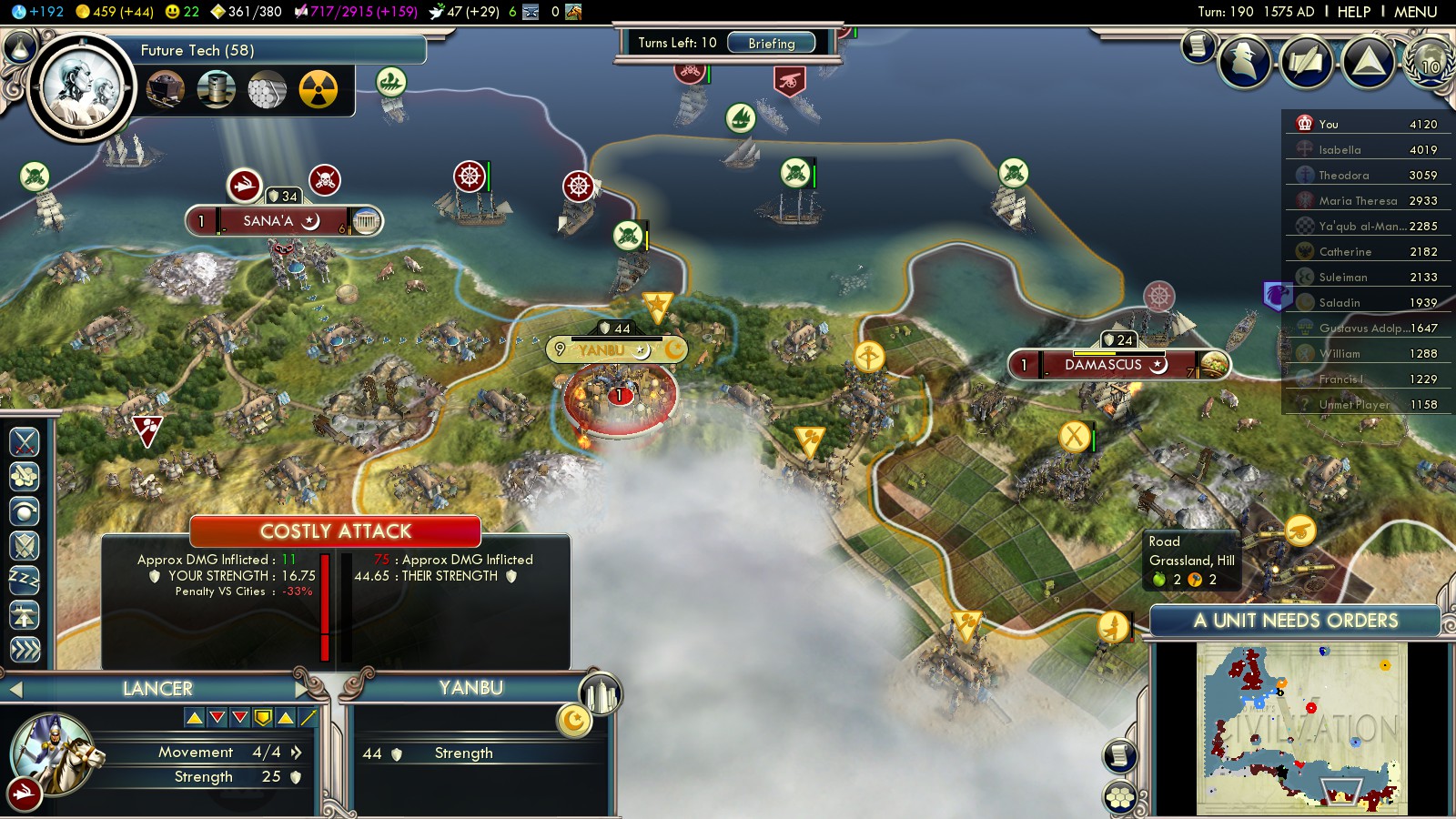Fortify the Lancer with shield action

point(25,546)
